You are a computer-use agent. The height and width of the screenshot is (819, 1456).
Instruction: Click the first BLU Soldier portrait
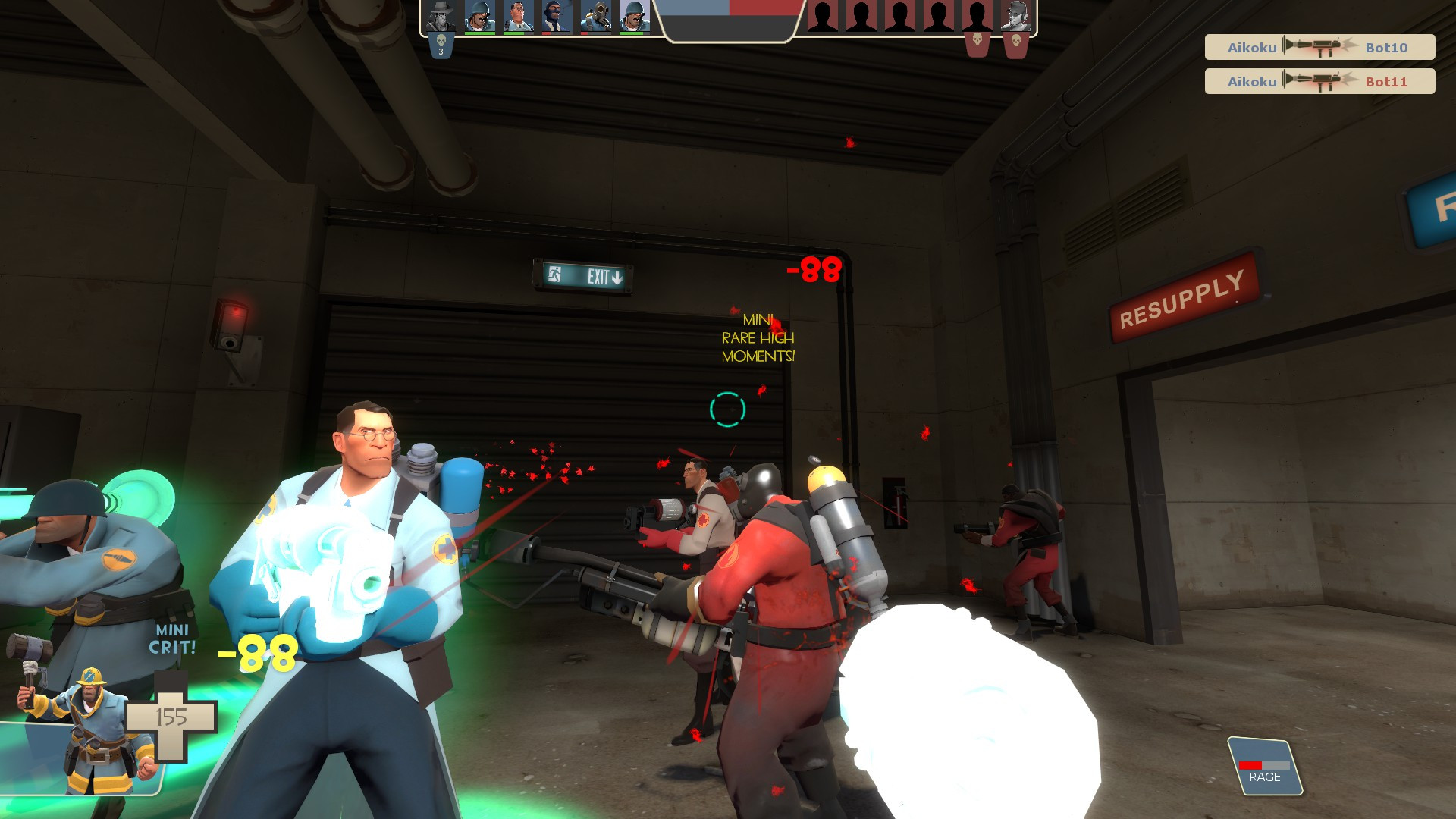pos(479,17)
